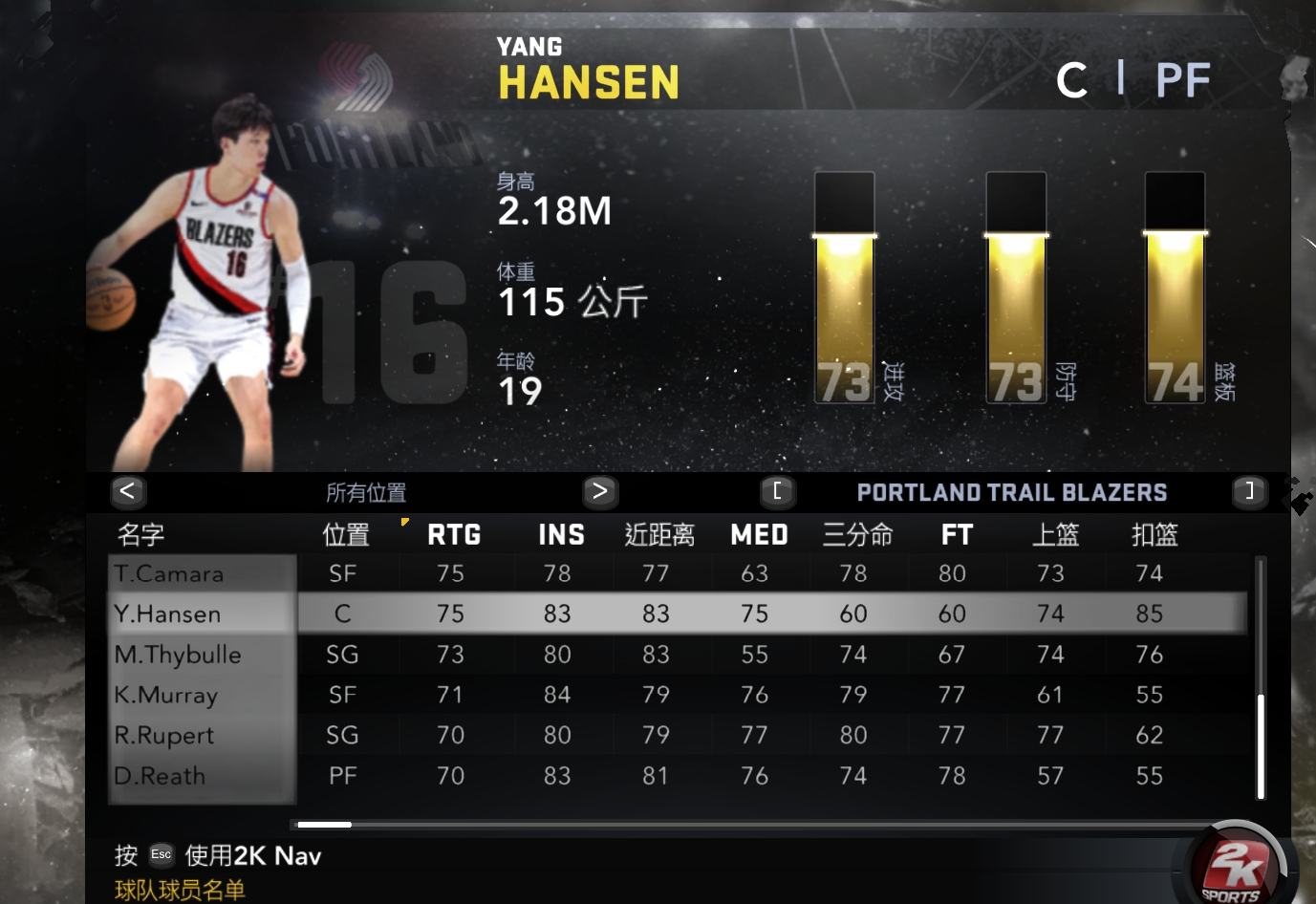Click the horizontal stats scrollbar
Viewport: 1316px width, 904px height.
click(325, 824)
